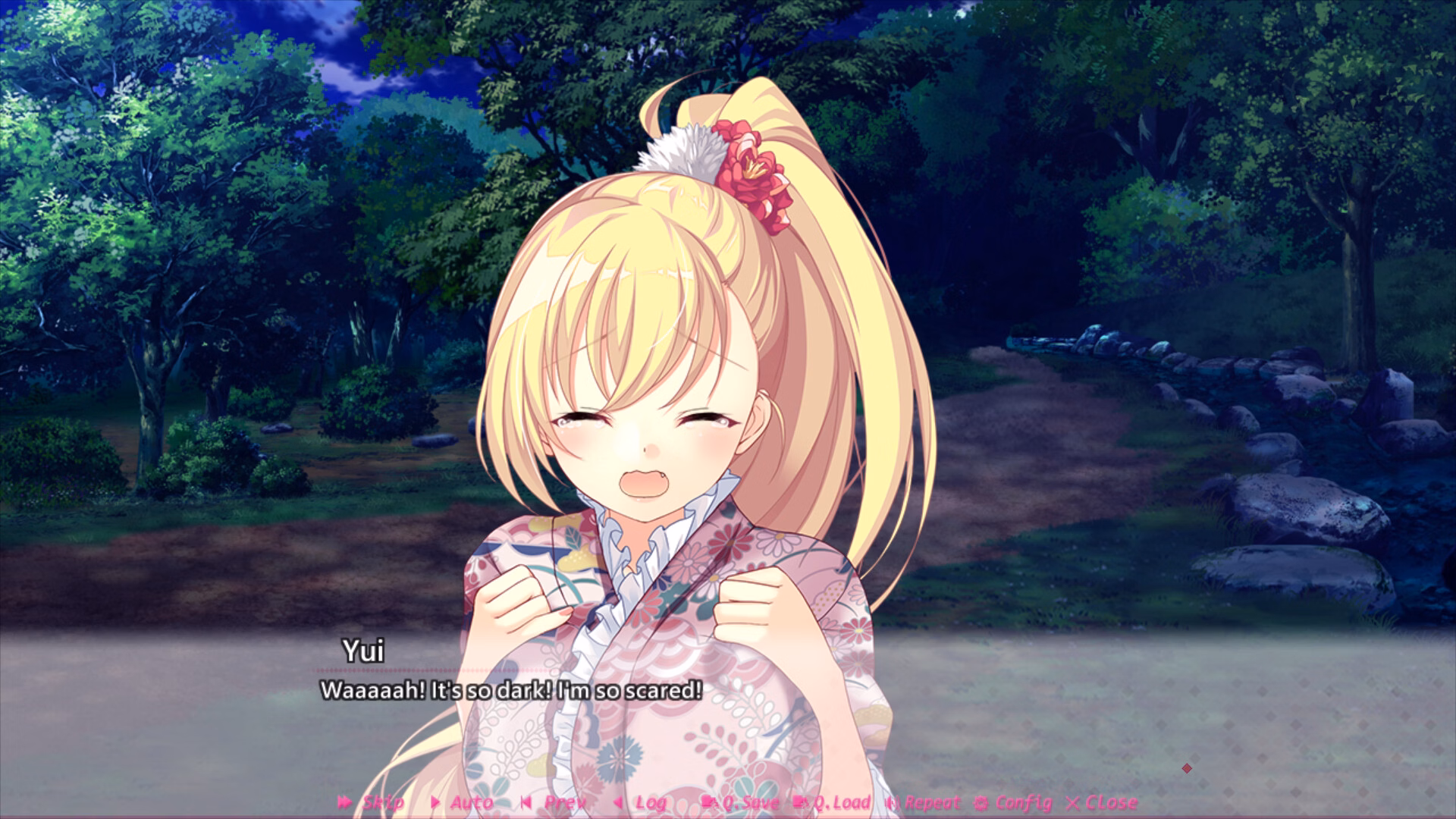This screenshot has width=1456, height=819.
Task: Hide the text window with Close
Action: click(1102, 802)
